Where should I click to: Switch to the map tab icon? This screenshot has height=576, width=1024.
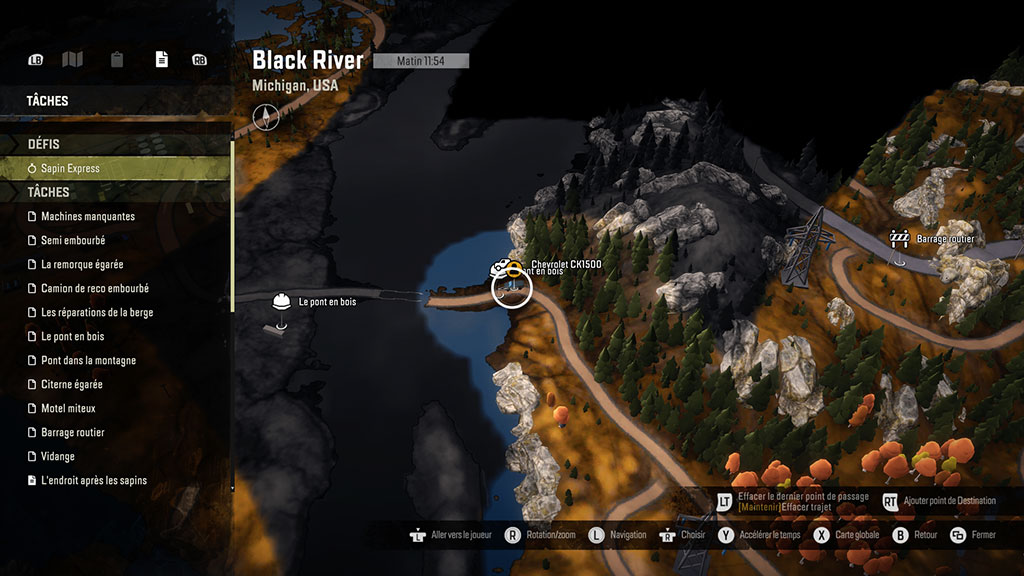pyautogui.click(x=72, y=60)
